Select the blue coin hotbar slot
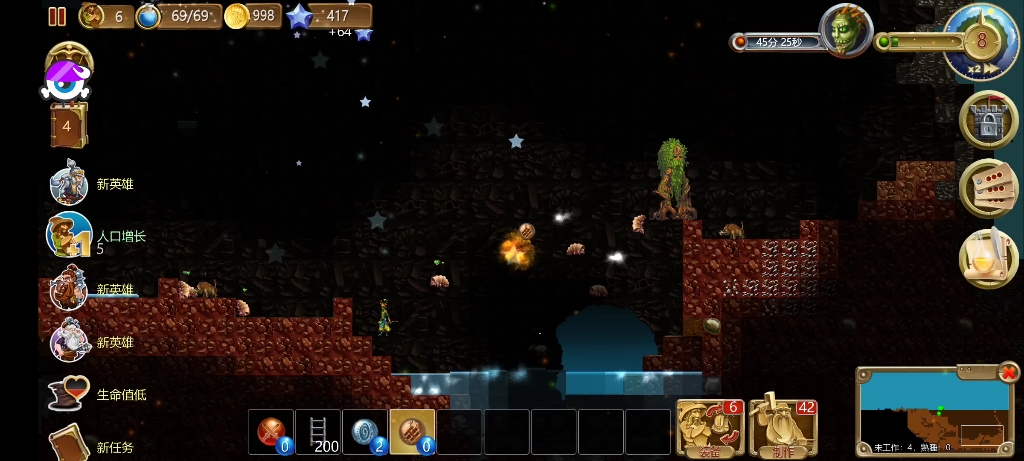 click(x=365, y=432)
